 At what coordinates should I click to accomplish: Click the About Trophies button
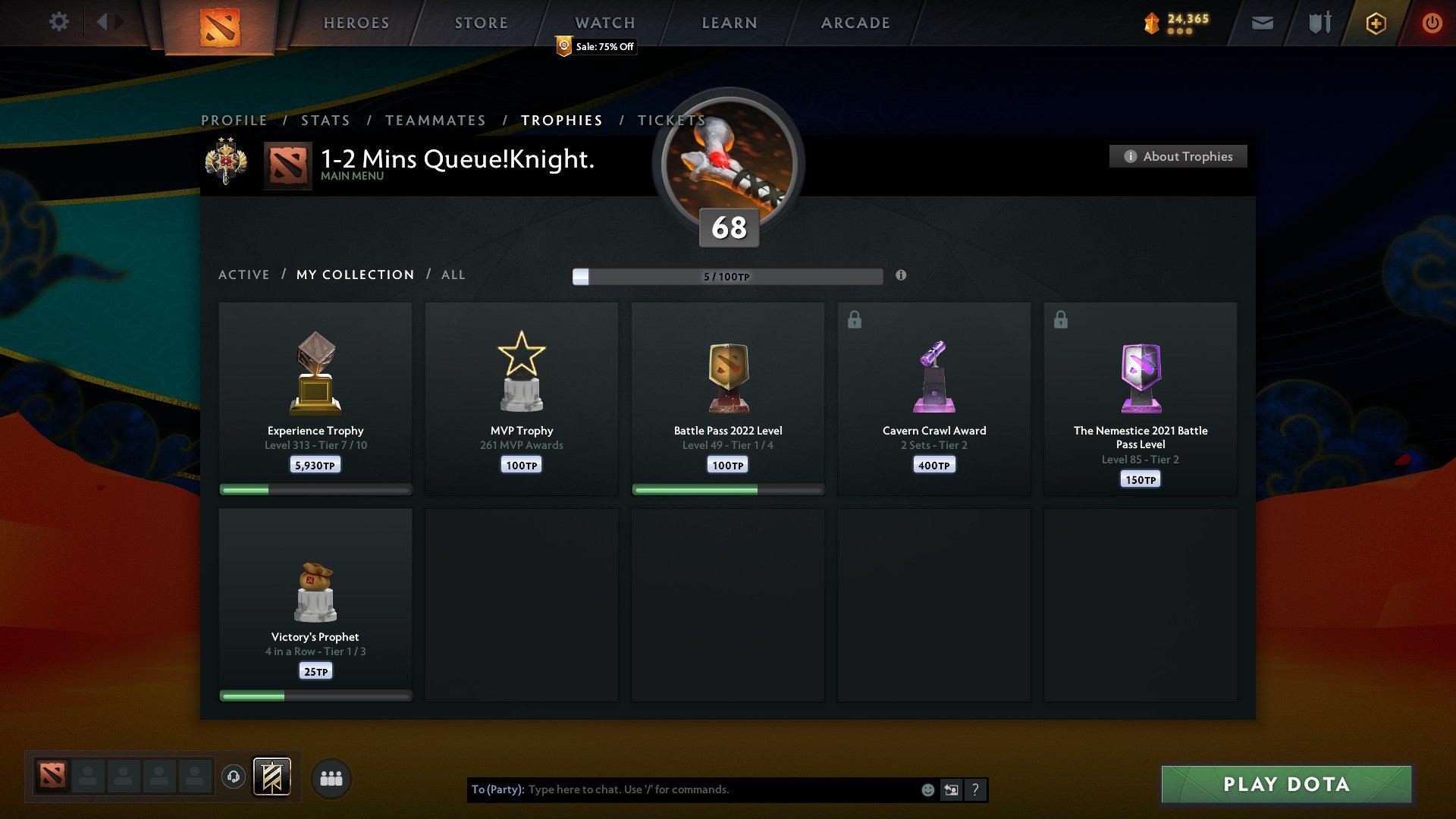coord(1178,156)
